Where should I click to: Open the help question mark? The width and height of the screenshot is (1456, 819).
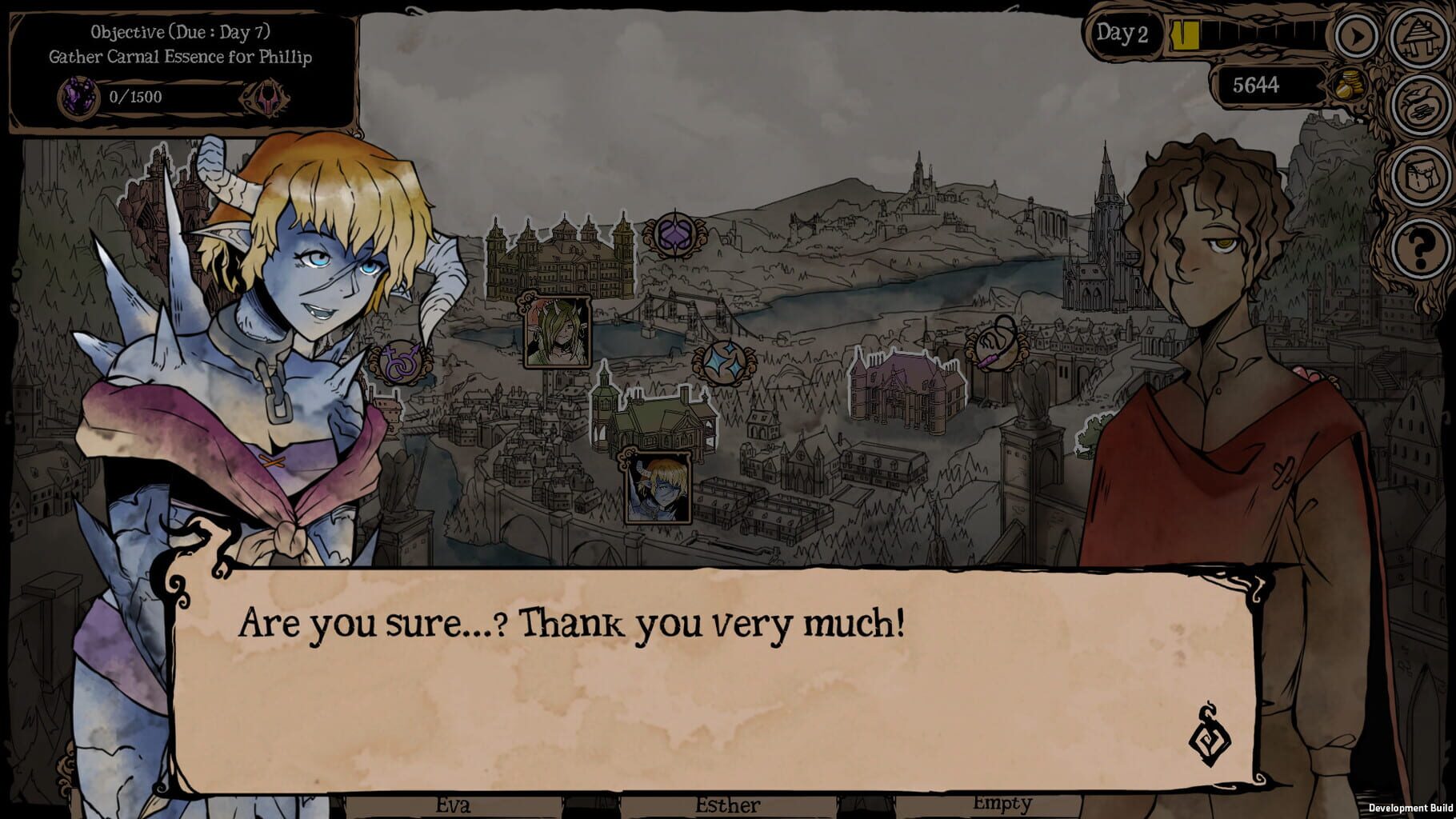(x=1419, y=248)
